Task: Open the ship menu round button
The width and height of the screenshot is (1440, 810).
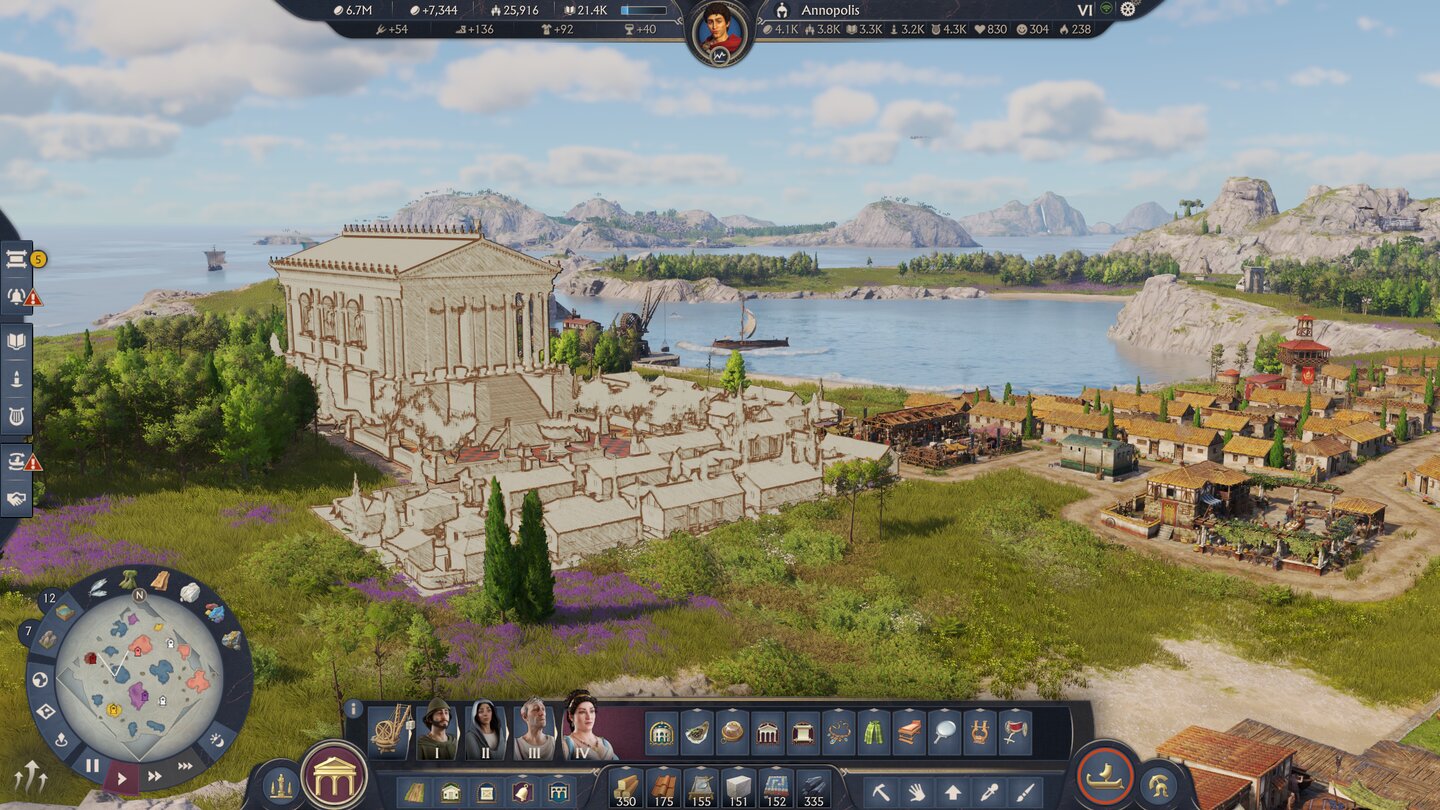Action: [1105, 775]
